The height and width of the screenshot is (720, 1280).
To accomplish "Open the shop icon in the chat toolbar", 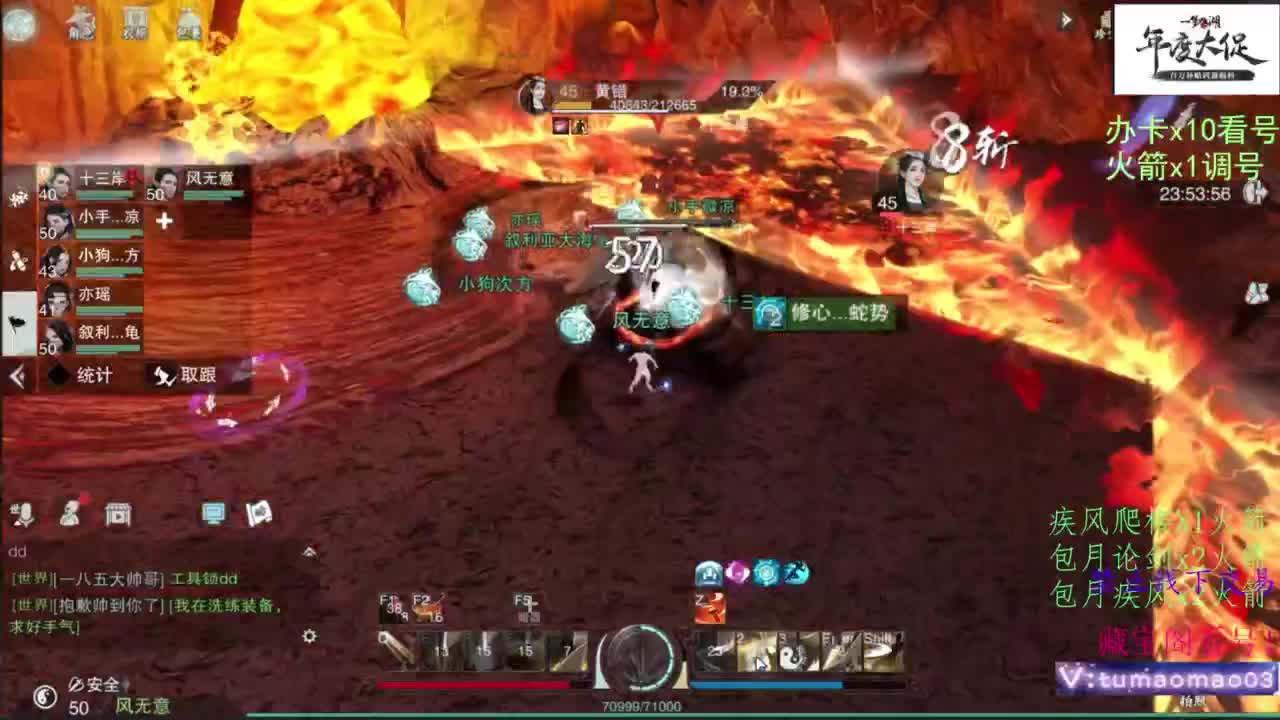I will pos(118,514).
